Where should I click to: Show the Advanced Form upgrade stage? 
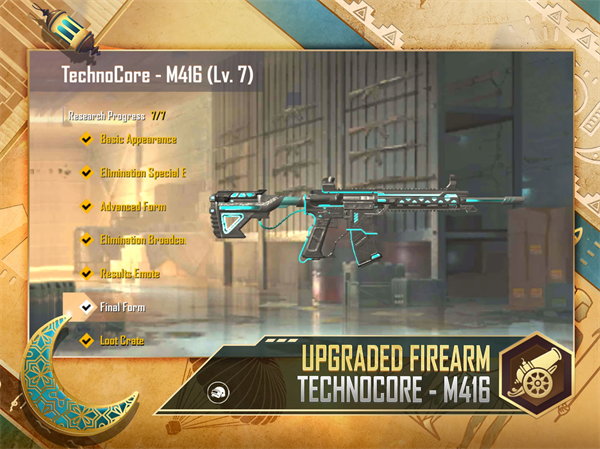coord(133,206)
